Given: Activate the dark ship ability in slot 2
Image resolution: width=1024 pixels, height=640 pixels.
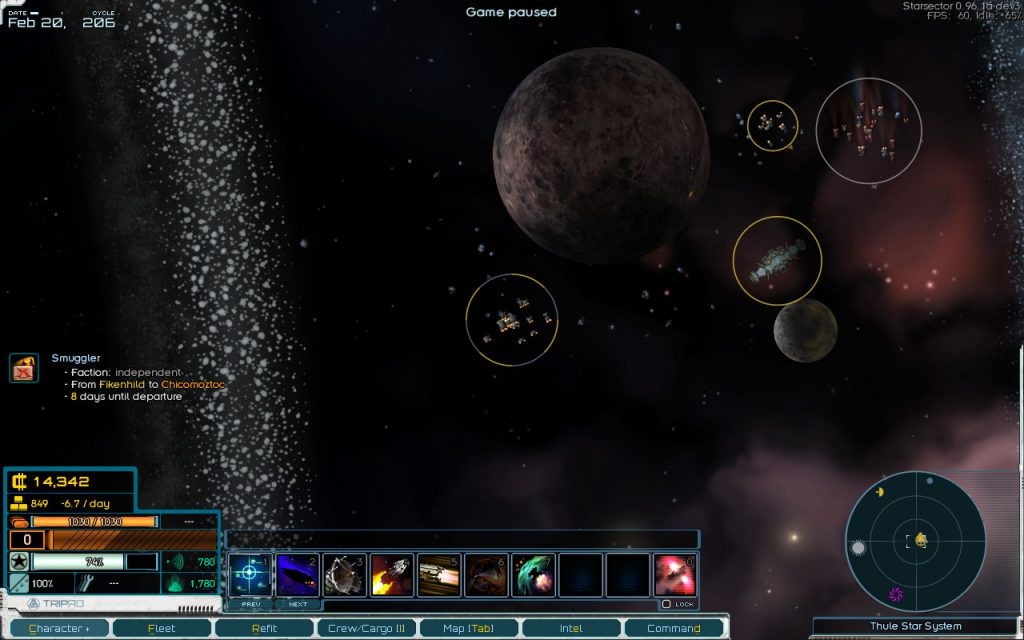Looking at the screenshot, I should tap(297, 574).
